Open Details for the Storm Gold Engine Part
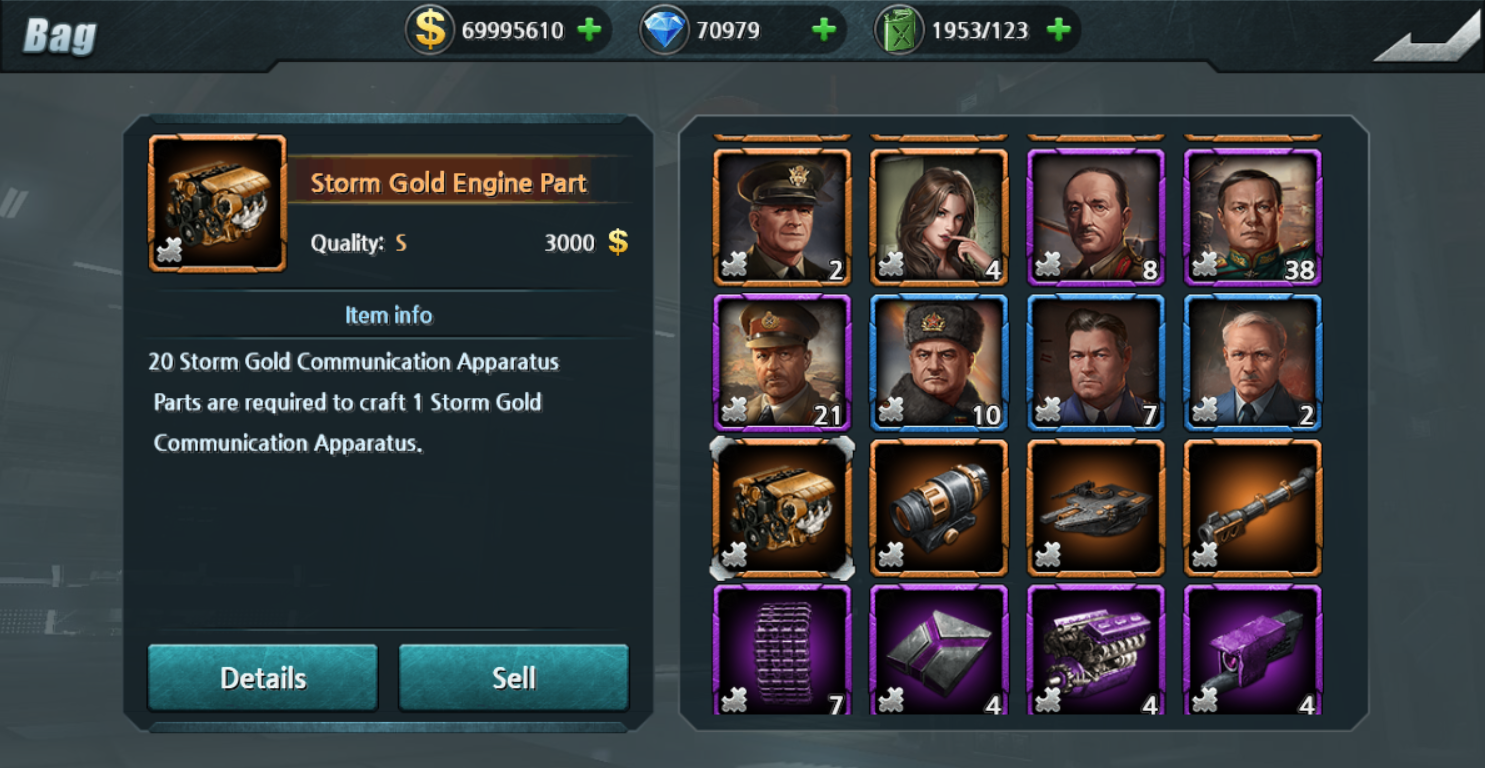 pos(263,677)
